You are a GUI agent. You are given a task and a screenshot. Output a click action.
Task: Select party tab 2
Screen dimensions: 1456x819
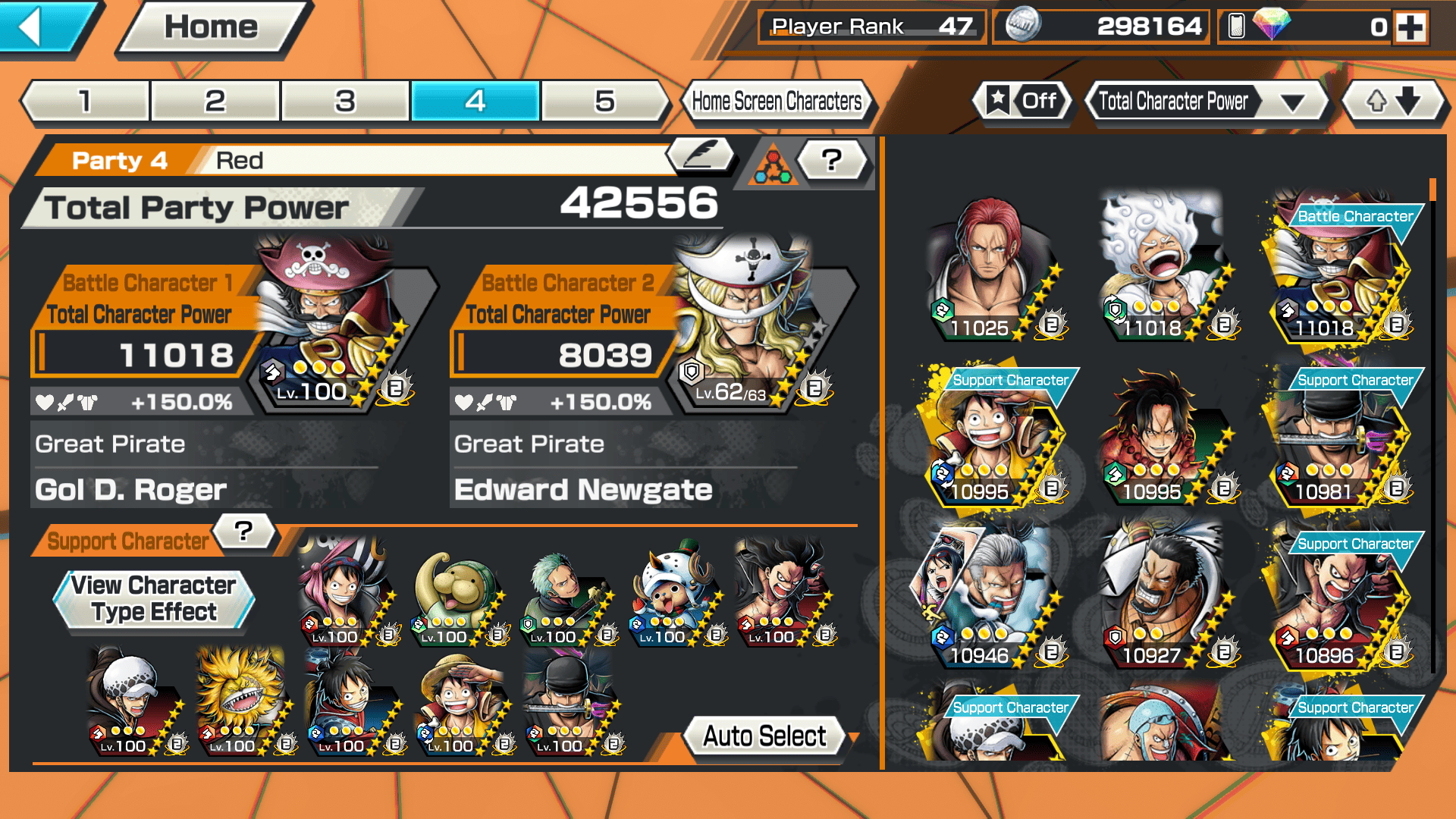tap(215, 101)
